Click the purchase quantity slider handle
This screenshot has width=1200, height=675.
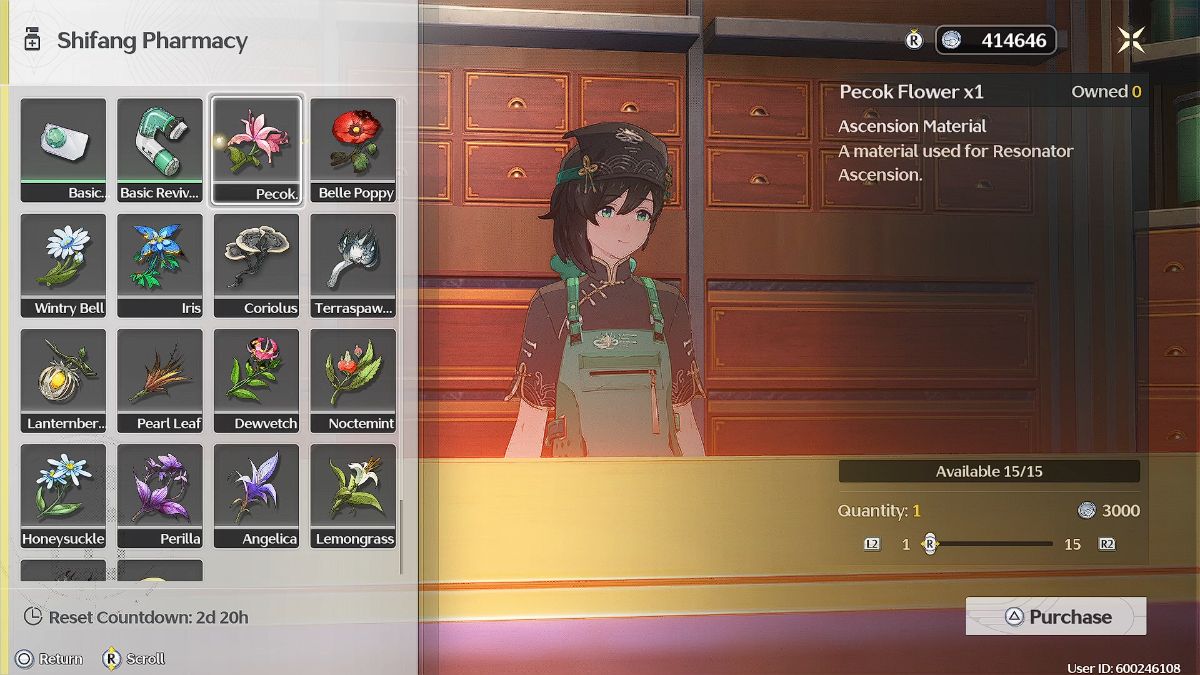(x=930, y=544)
